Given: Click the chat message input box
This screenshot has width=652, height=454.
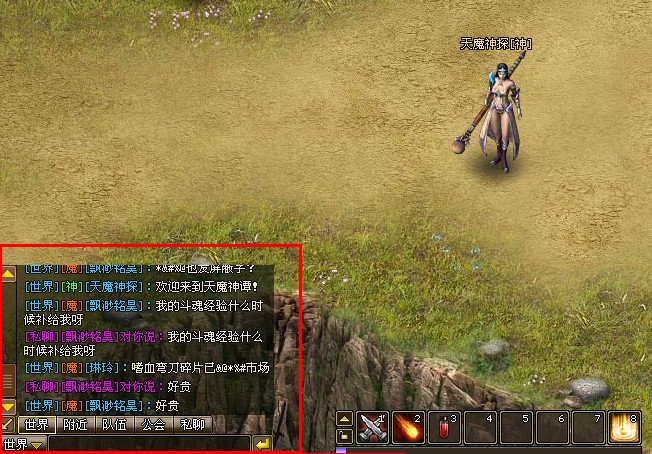Looking at the screenshot, I should (148, 444).
